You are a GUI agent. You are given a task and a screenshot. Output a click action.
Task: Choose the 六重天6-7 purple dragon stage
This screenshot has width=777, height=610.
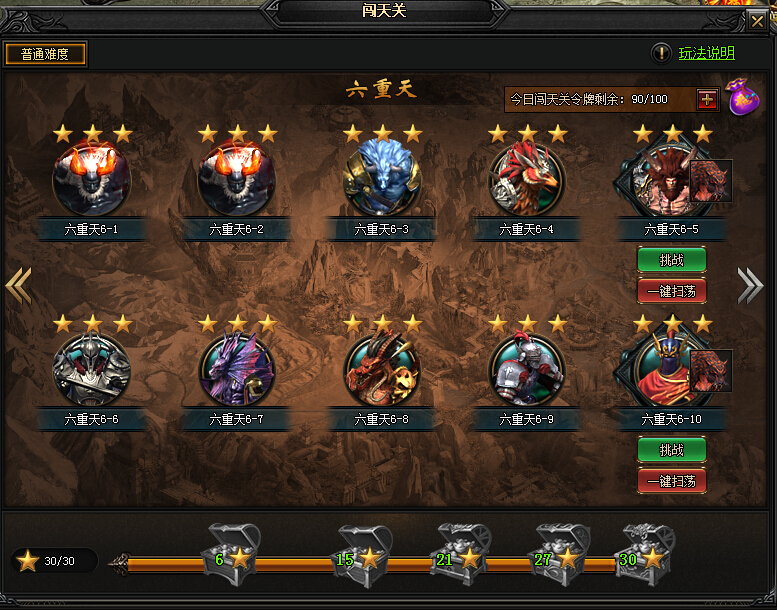tap(236, 369)
